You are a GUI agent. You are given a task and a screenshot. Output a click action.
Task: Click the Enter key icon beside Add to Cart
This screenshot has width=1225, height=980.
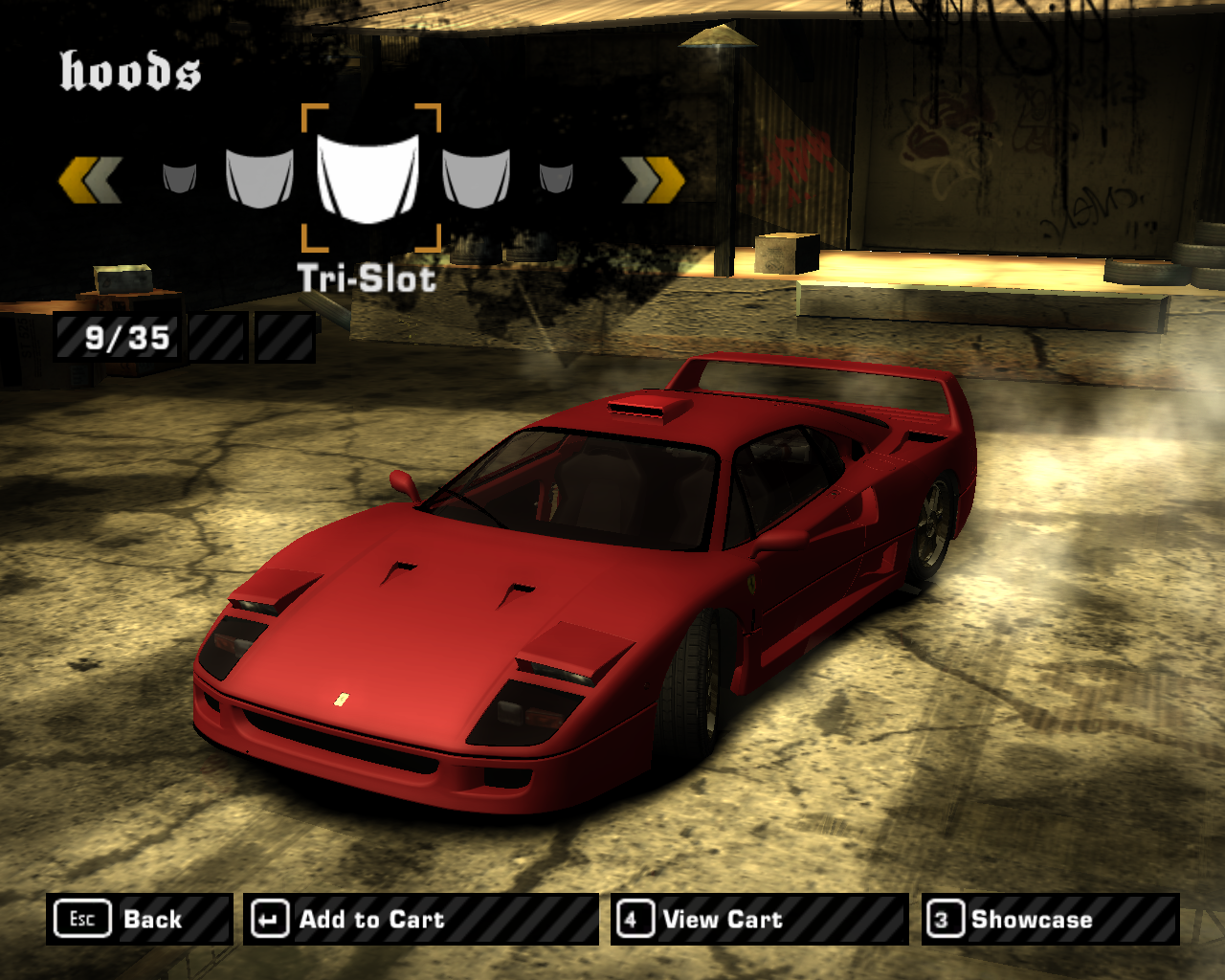[x=268, y=919]
